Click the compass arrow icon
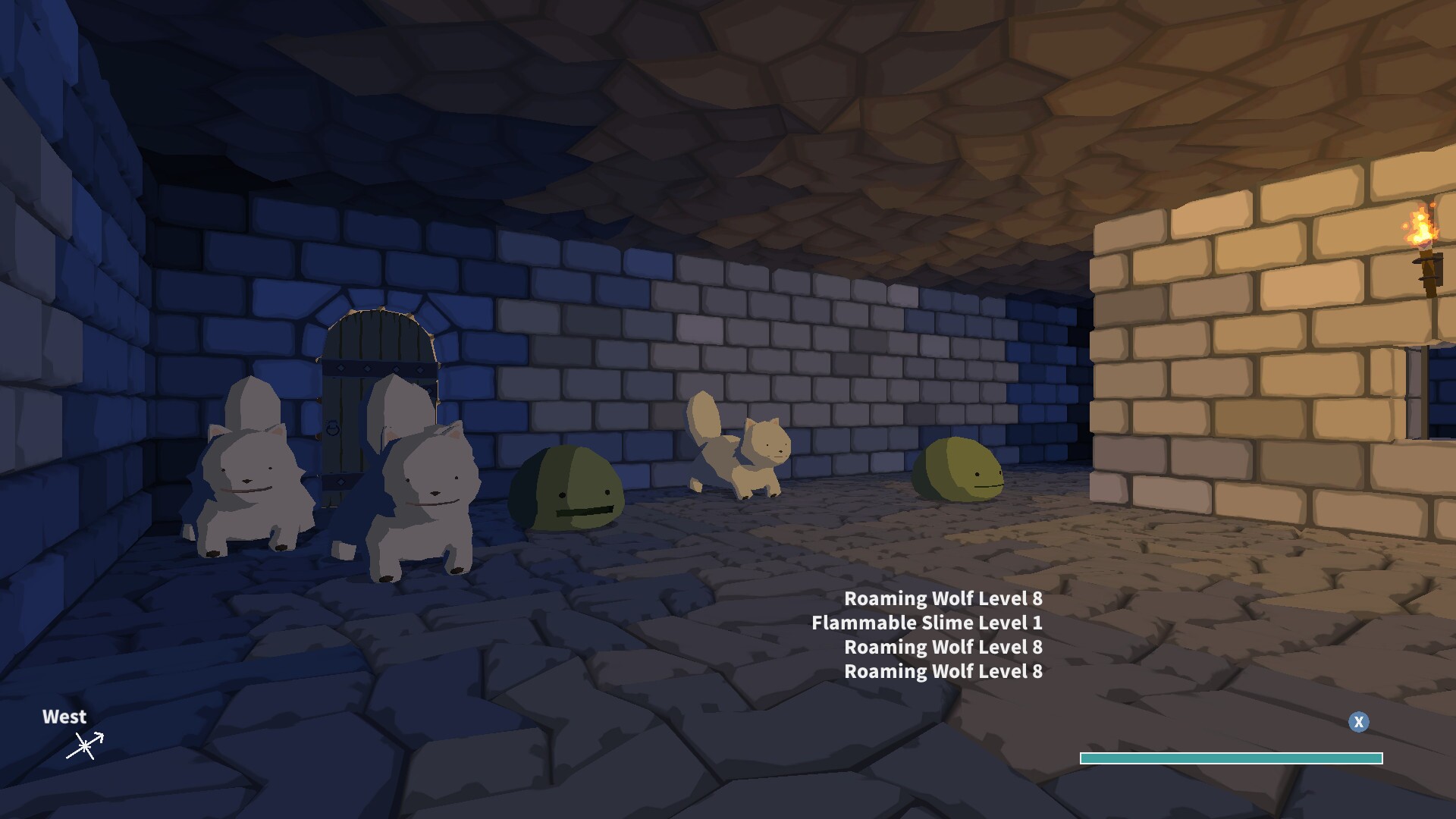 (x=85, y=746)
